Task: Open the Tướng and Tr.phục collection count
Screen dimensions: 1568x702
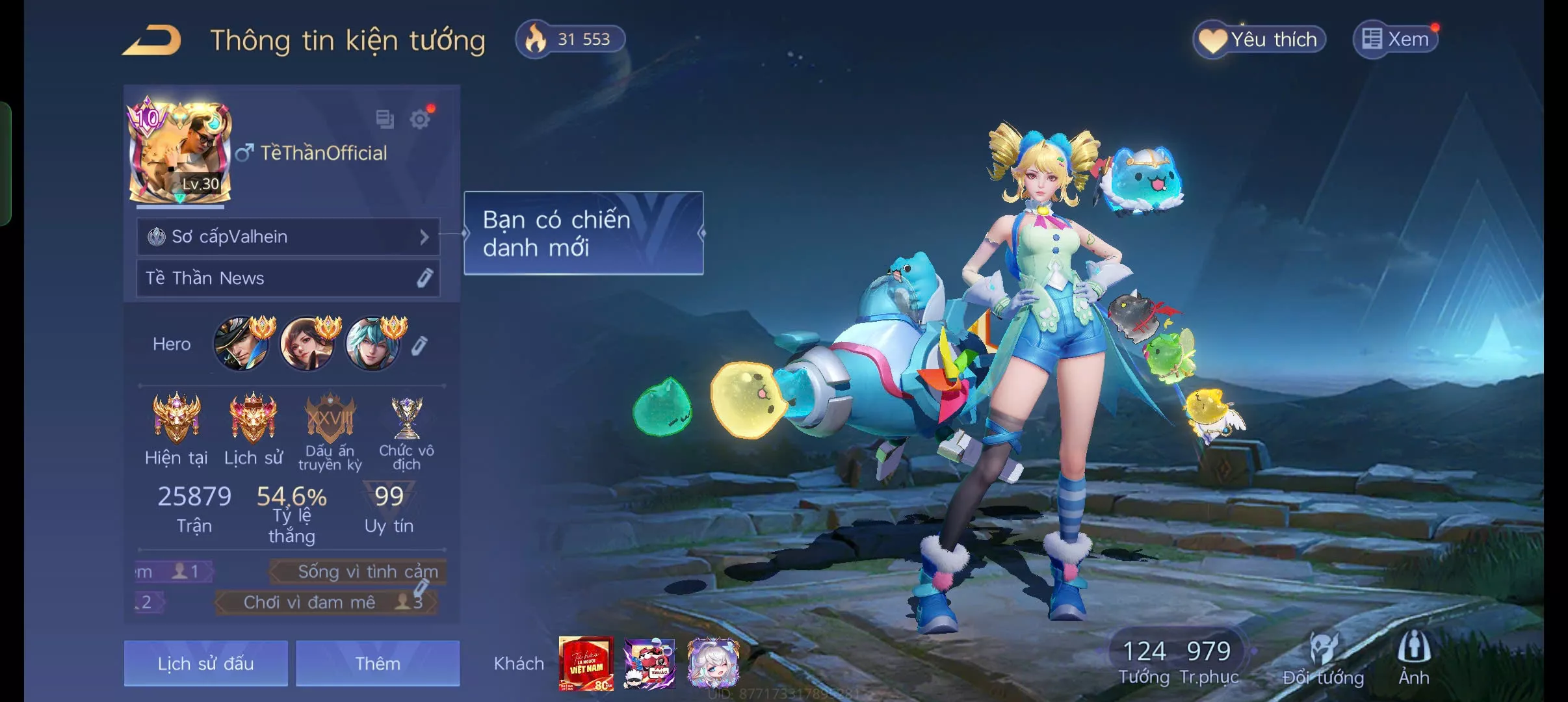Action: click(1177, 660)
